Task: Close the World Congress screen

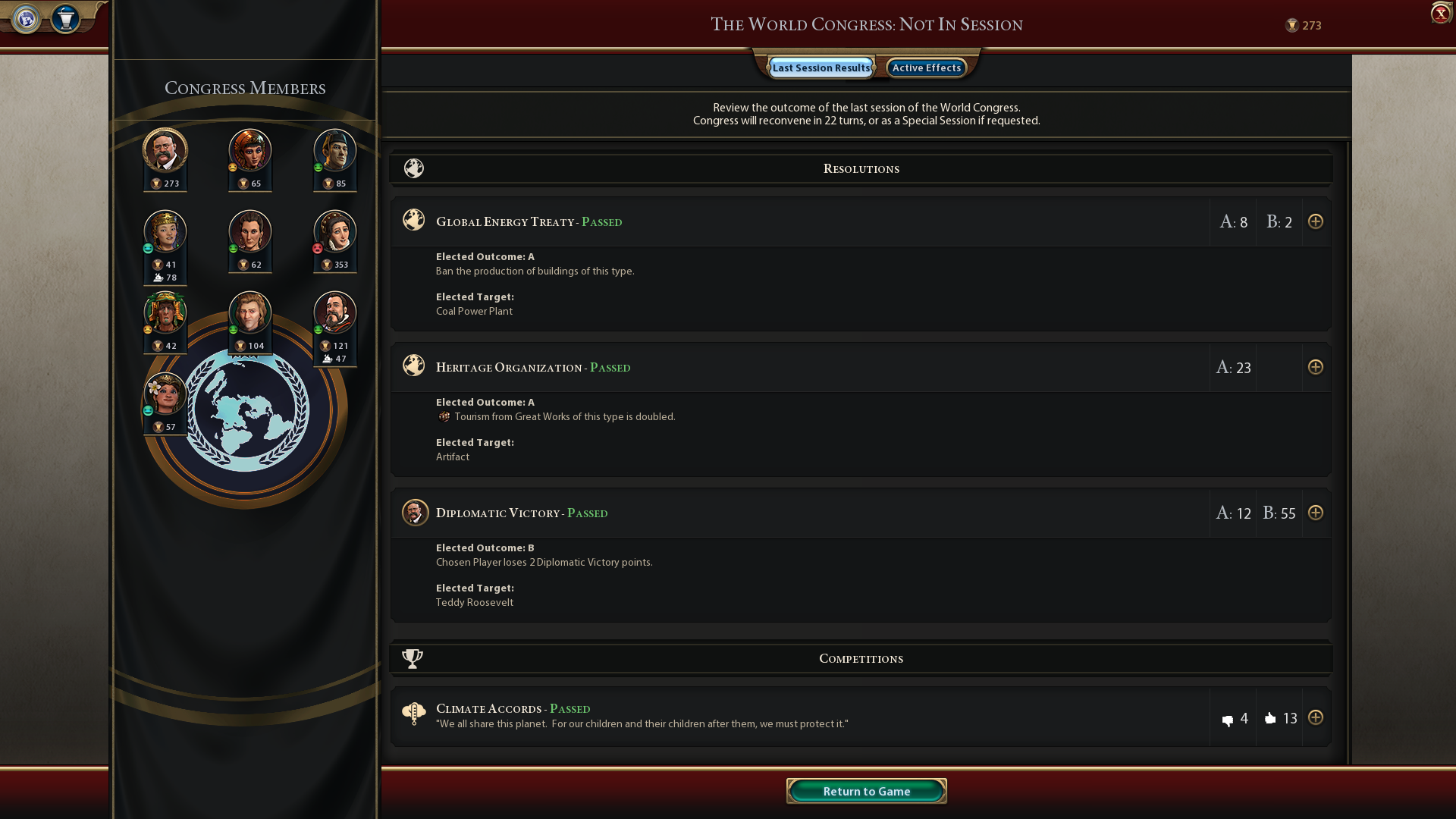Action: (1440, 14)
